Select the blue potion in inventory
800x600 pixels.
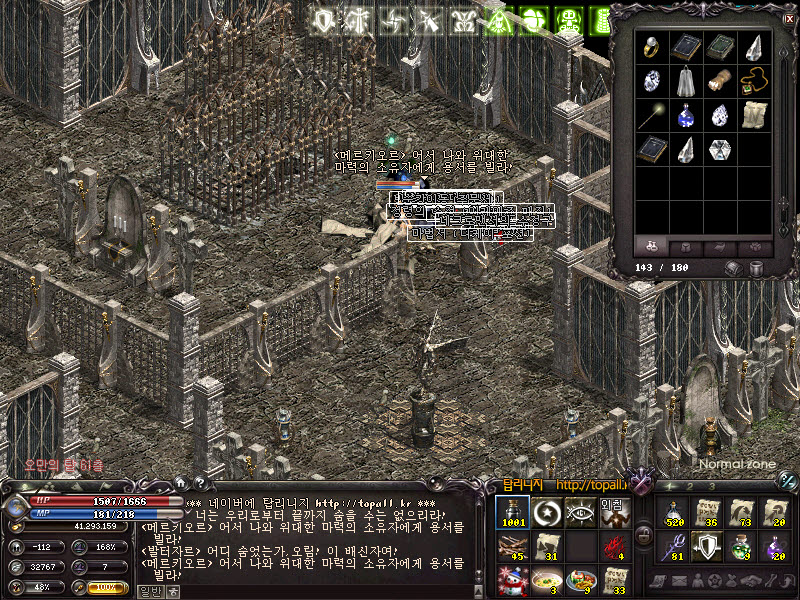coord(684,116)
